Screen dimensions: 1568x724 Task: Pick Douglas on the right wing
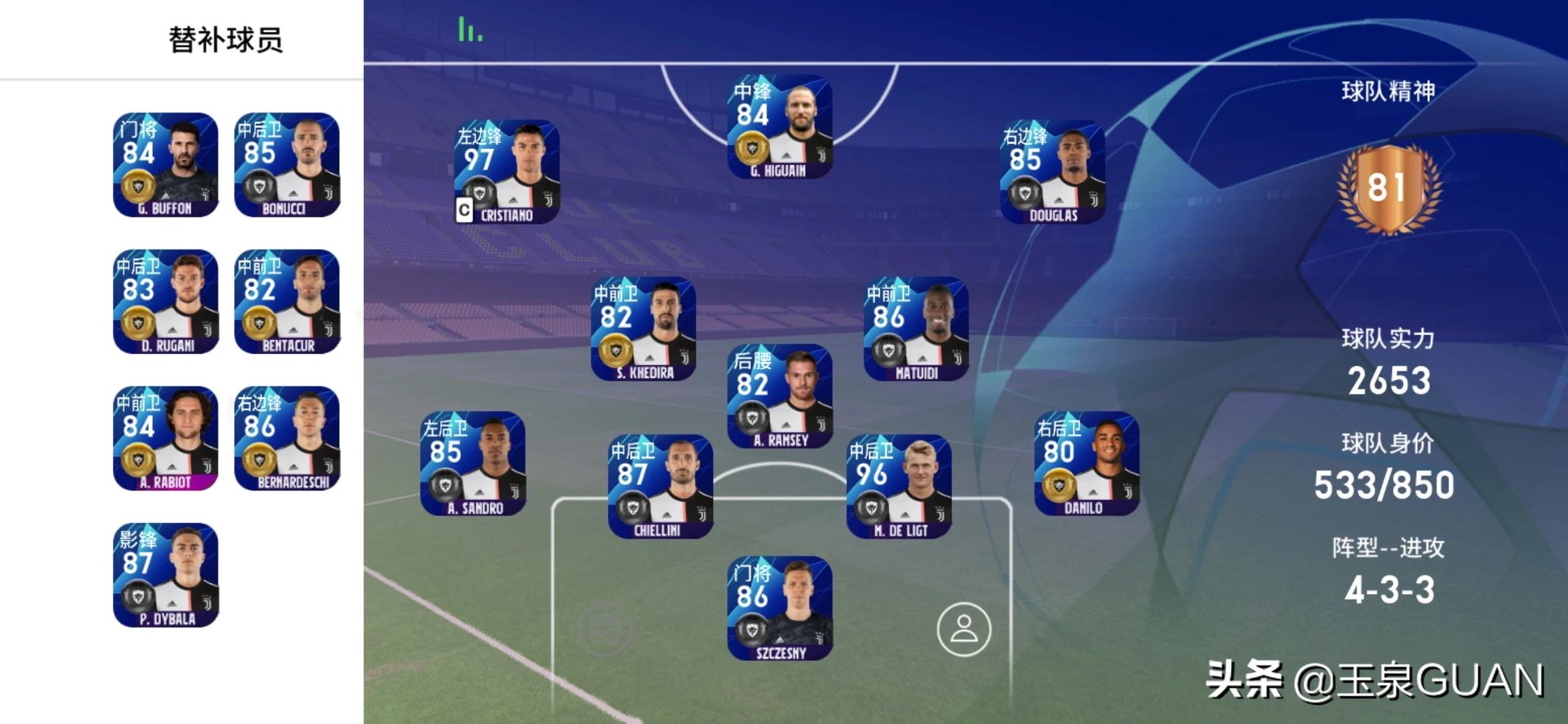pos(1053,172)
